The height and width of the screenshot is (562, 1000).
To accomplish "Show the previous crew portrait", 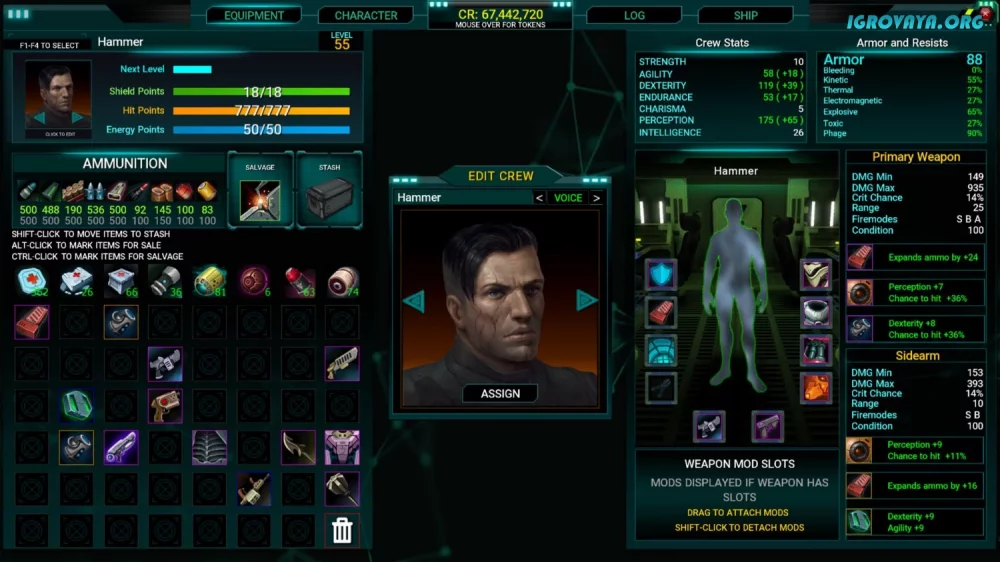I will point(414,300).
